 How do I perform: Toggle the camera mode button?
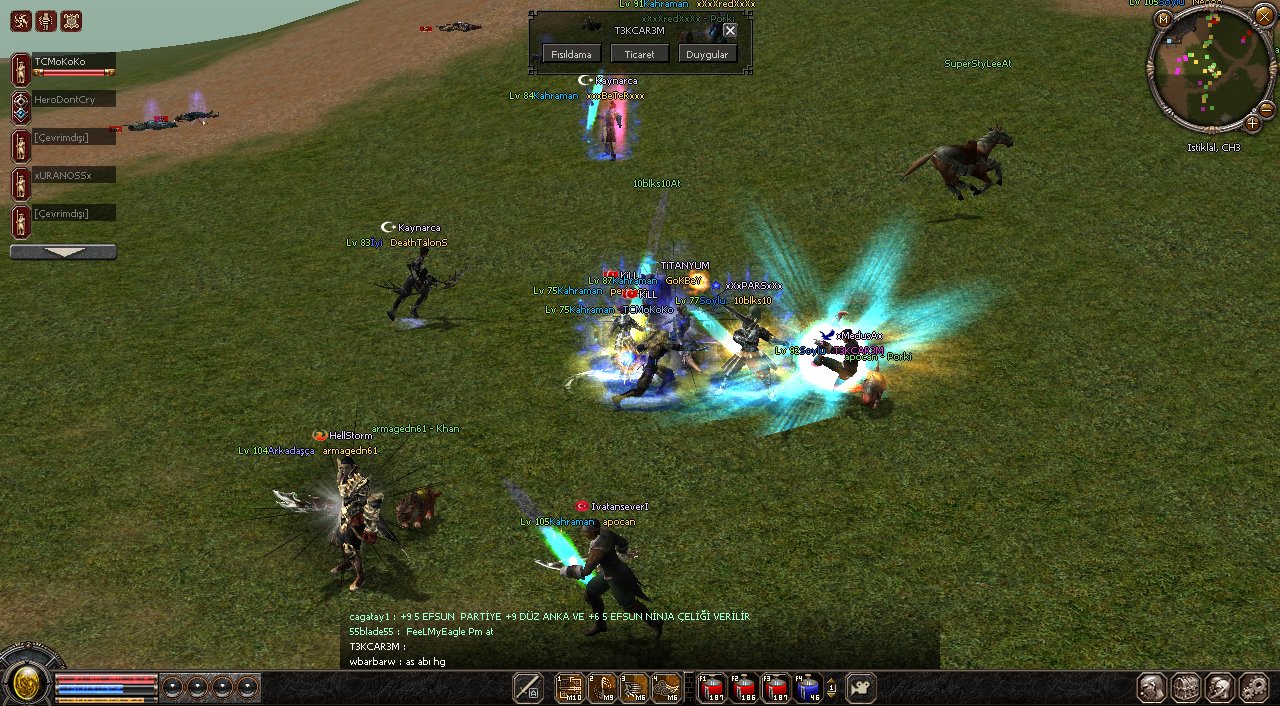click(860, 687)
